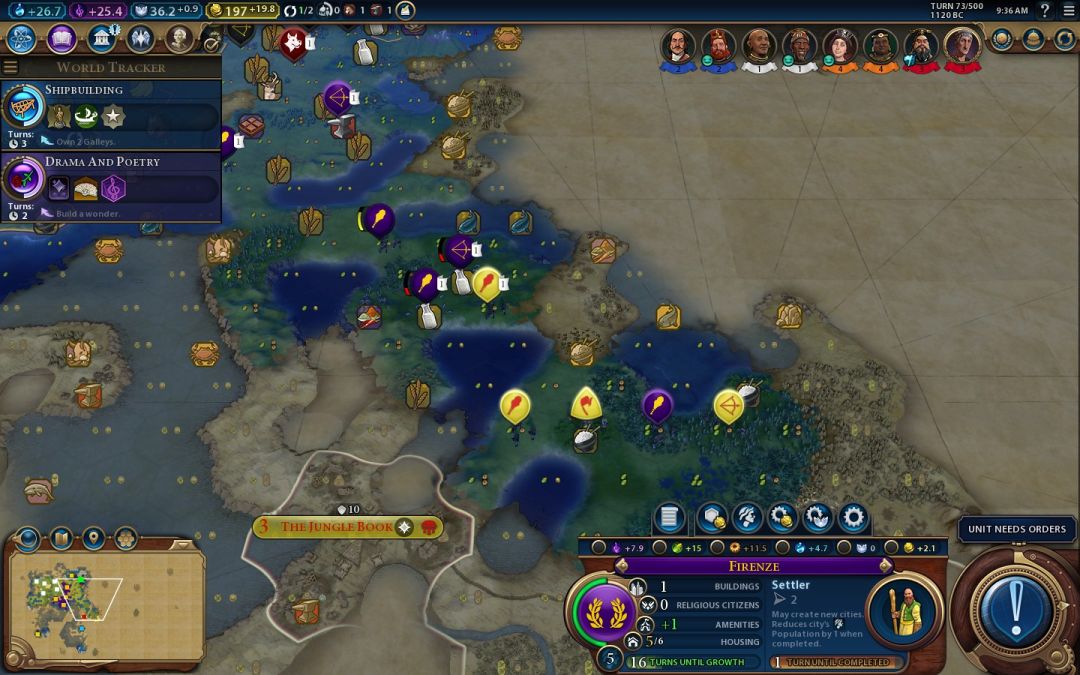
Task: Open the Great People screen (portrait icon)
Action: click(x=179, y=39)
